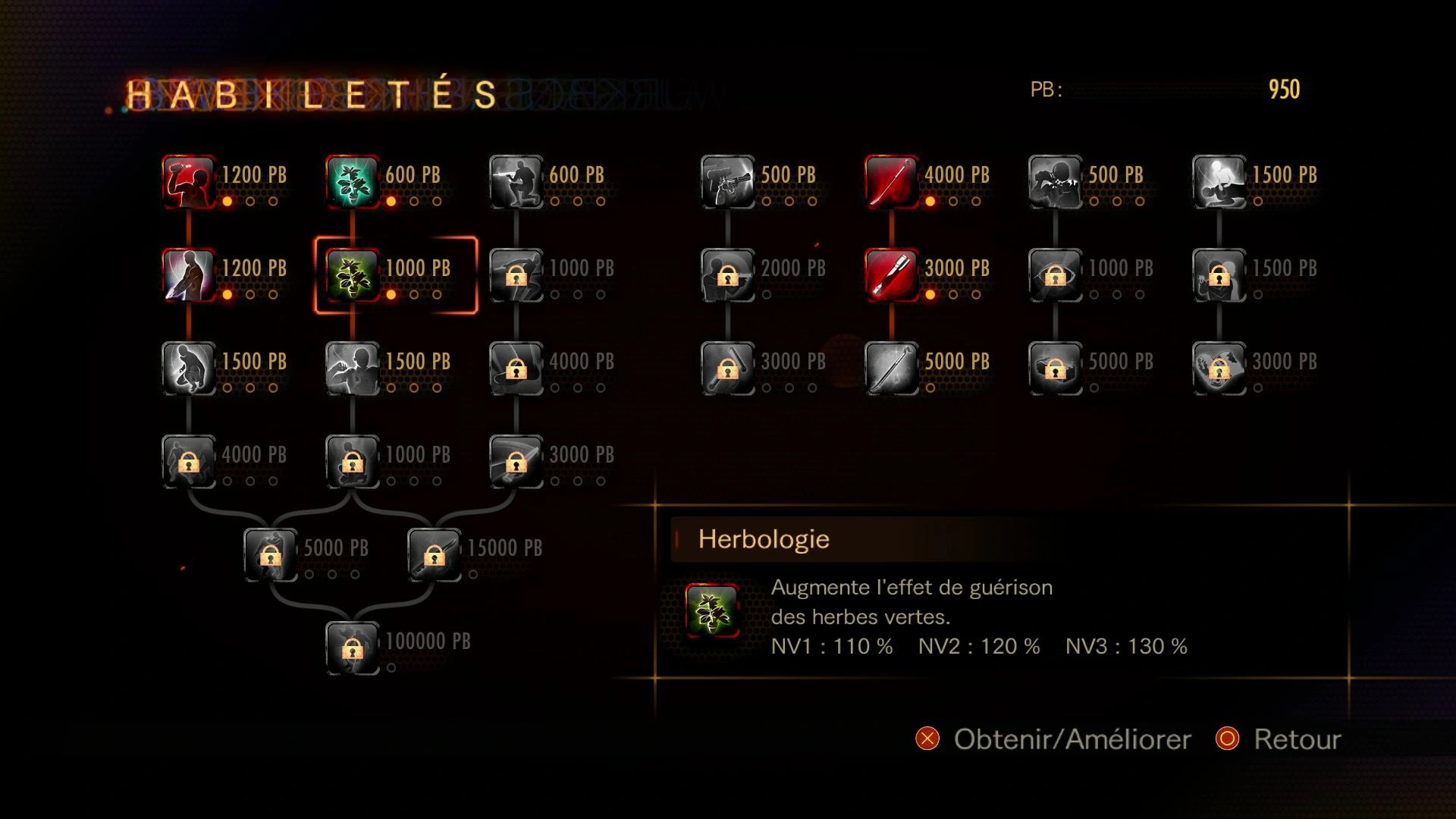
Task: Select the locked brick skill costing 5000 PB
Action: point(1056,369)
